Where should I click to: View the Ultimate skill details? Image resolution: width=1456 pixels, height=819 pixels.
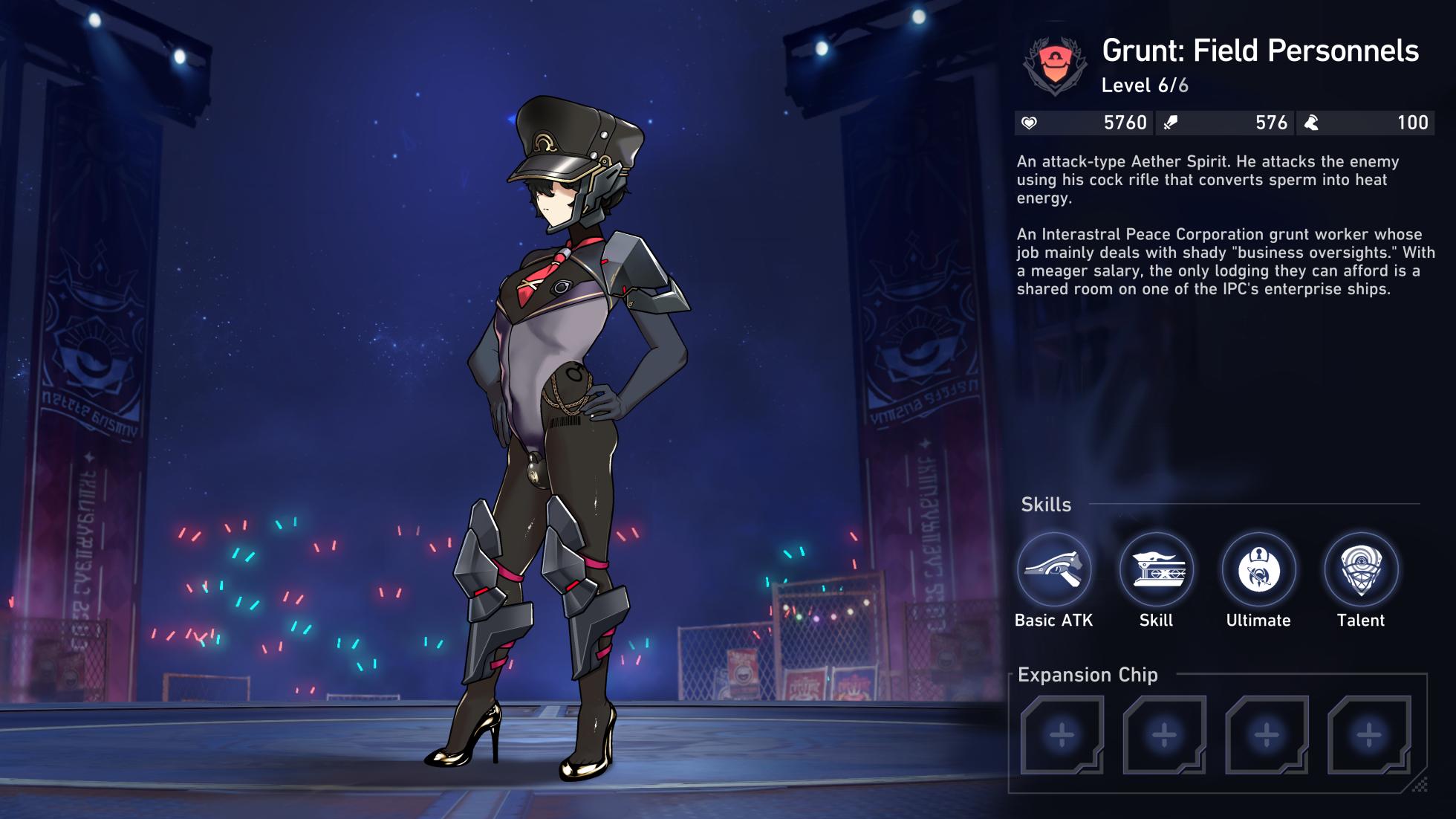[x=1258, y=570]
